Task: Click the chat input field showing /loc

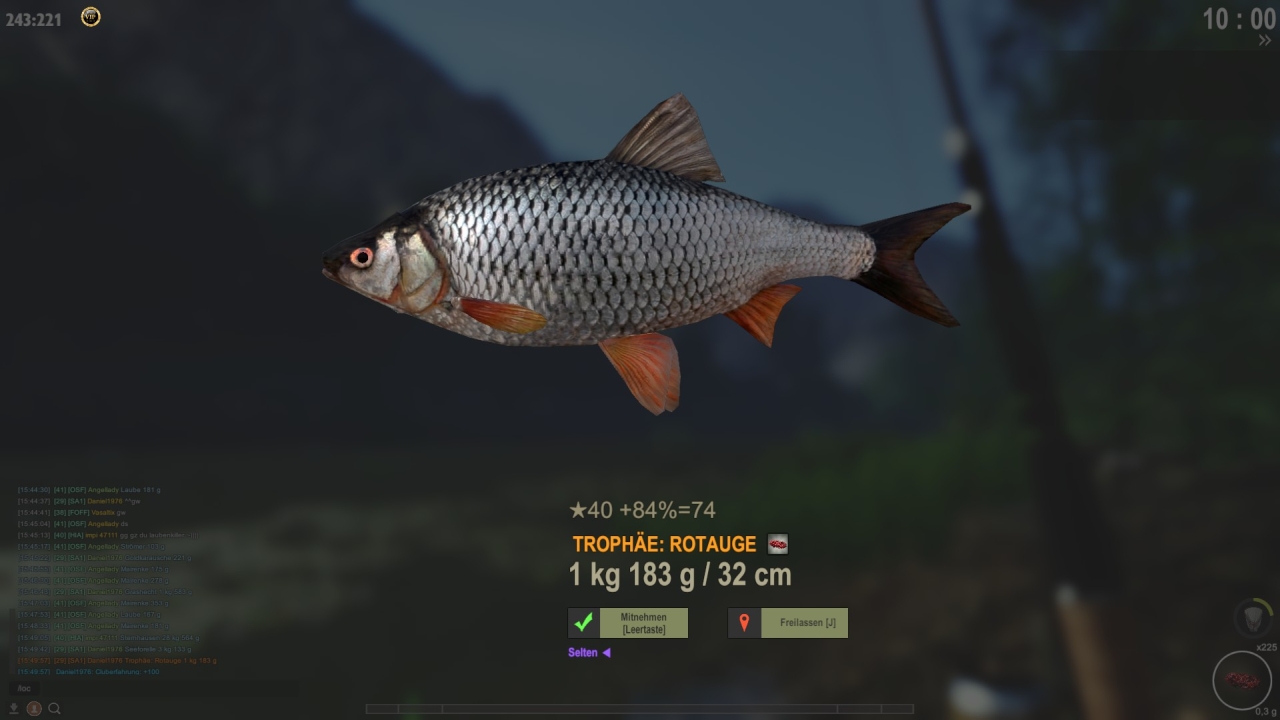Action: coord(150,688)
